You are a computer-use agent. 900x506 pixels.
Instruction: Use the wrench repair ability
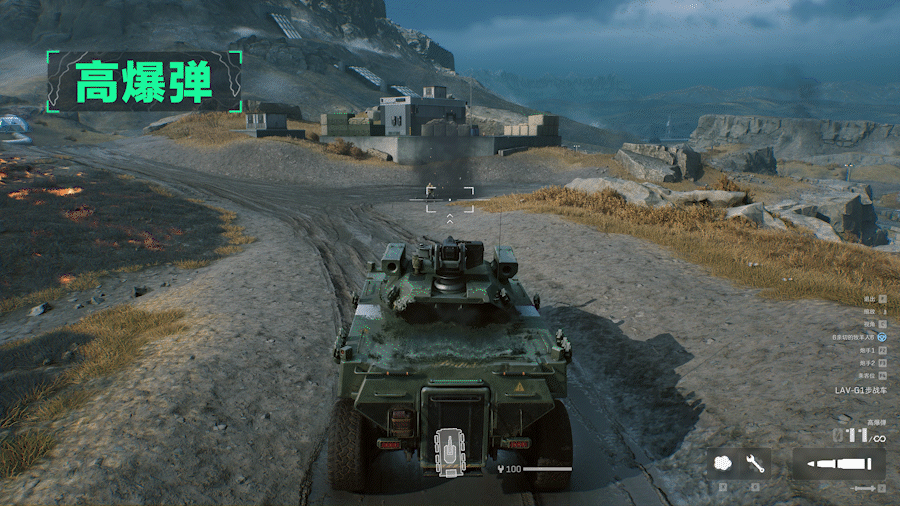pos(755,464)
